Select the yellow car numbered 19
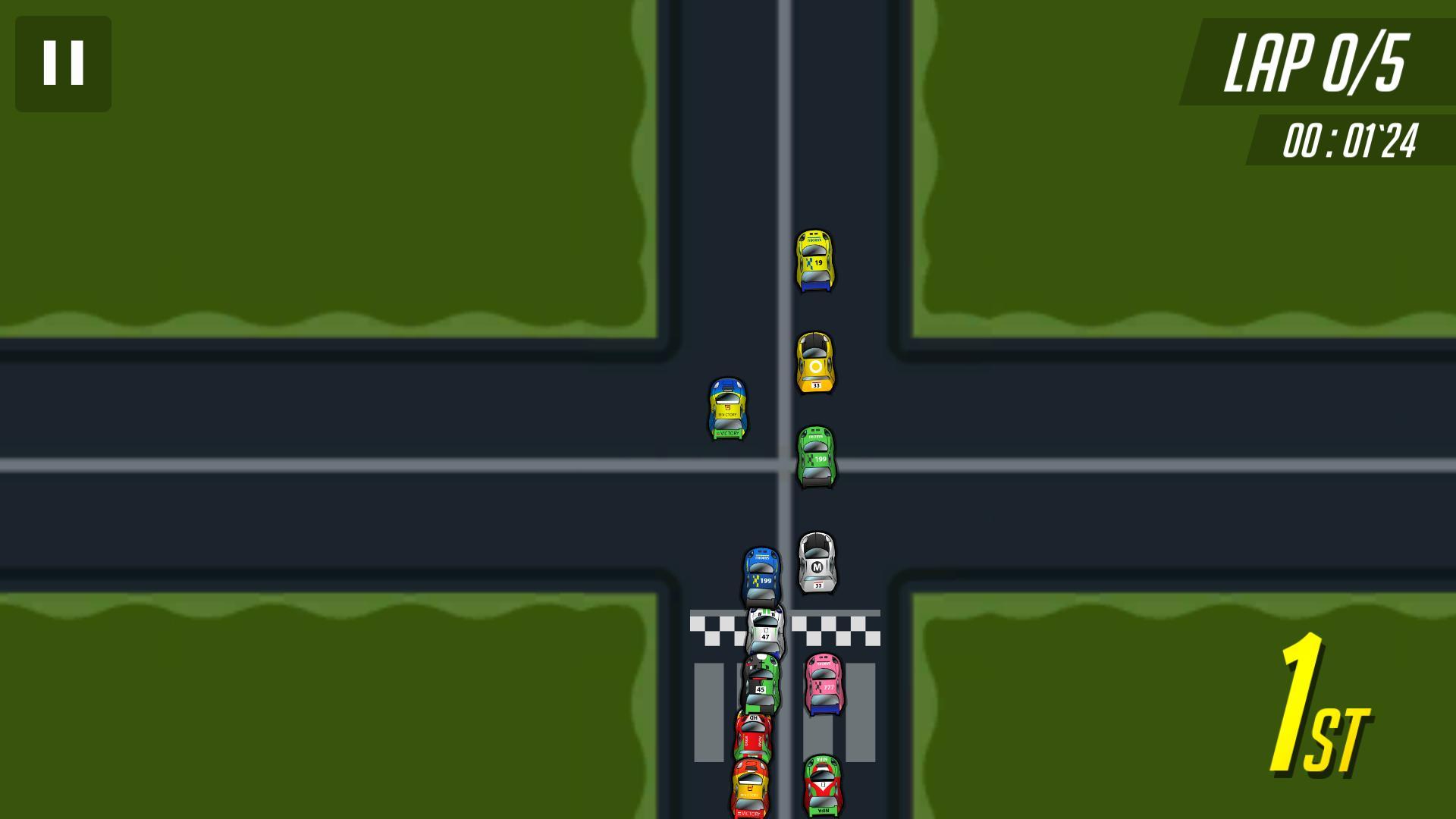The image size is (1456, 819). coord(815,260)
